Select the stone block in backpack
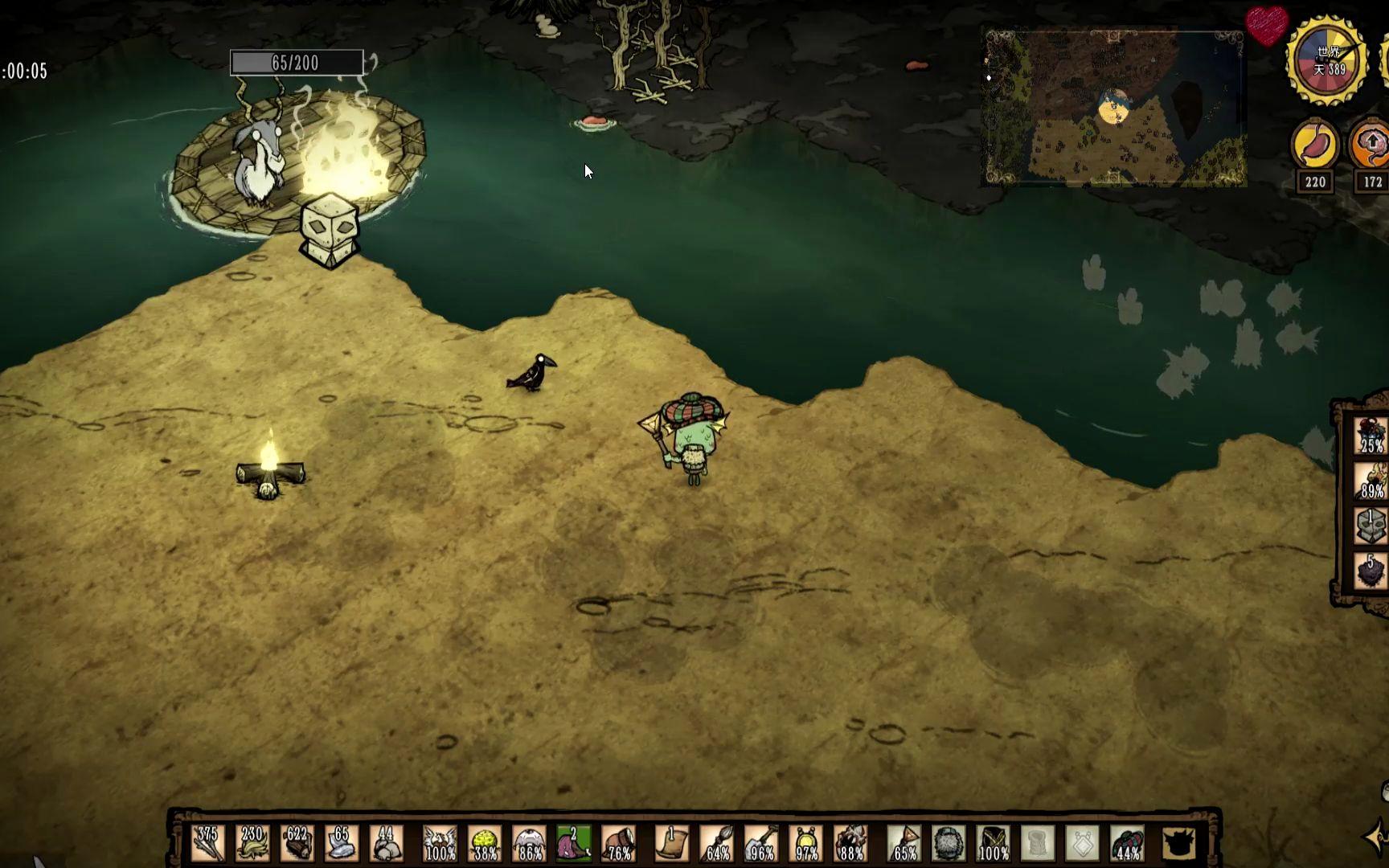Screen dimensions: 1389x868 [1371, 526]
